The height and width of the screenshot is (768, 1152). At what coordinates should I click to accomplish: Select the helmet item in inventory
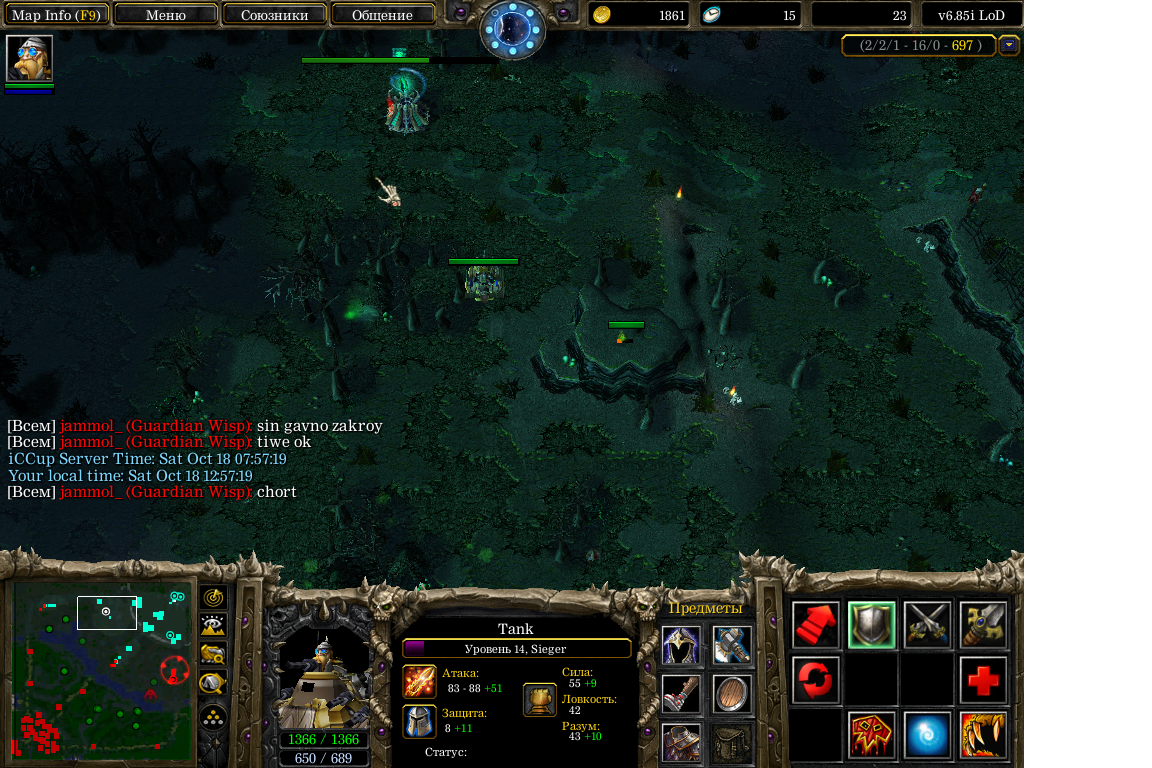pos(681,645)
